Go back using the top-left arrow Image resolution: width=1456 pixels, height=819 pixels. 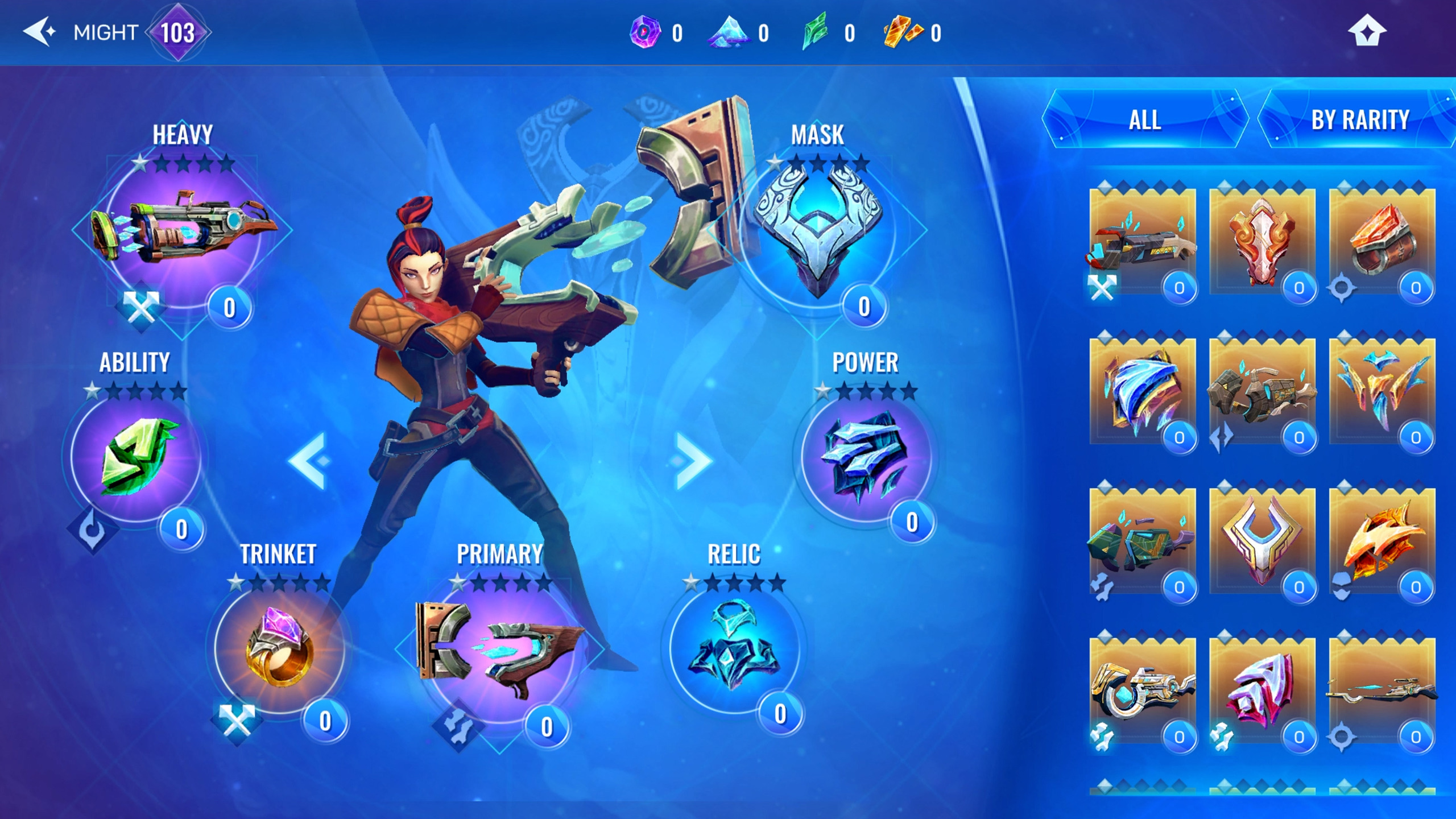click(x=39, y=32)
